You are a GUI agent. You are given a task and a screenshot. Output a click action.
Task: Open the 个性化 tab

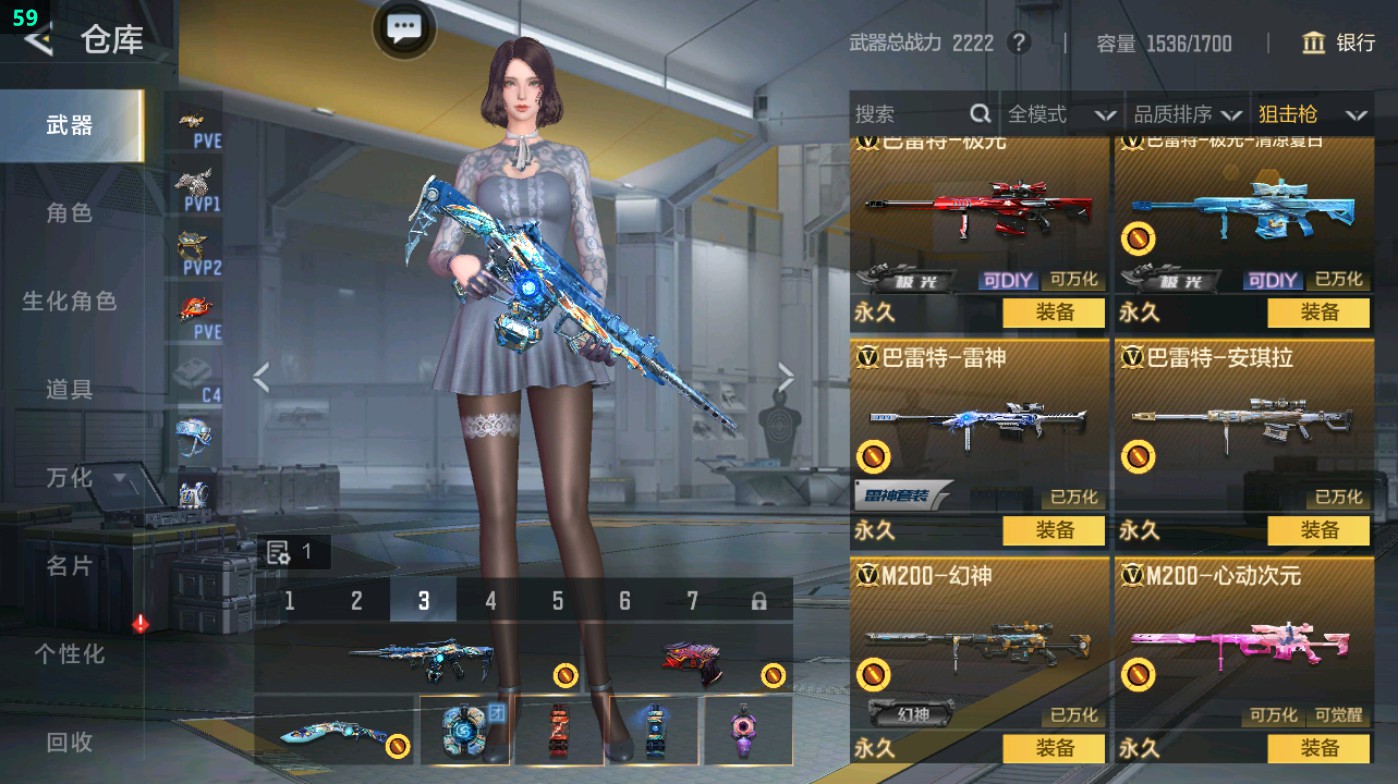[x=69, y=654]
